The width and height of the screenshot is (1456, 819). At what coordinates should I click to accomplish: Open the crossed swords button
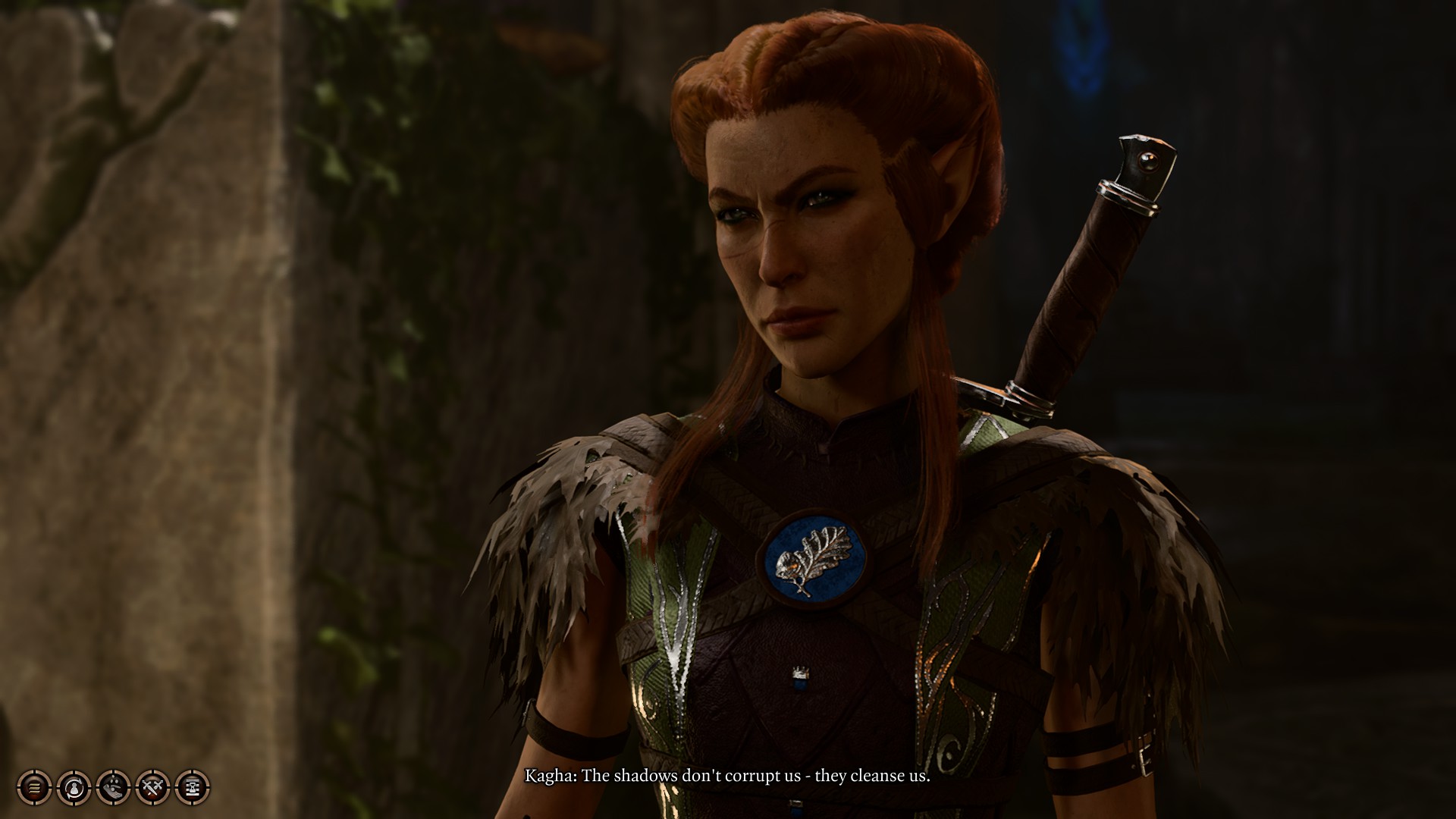click(x=152, y=787)
